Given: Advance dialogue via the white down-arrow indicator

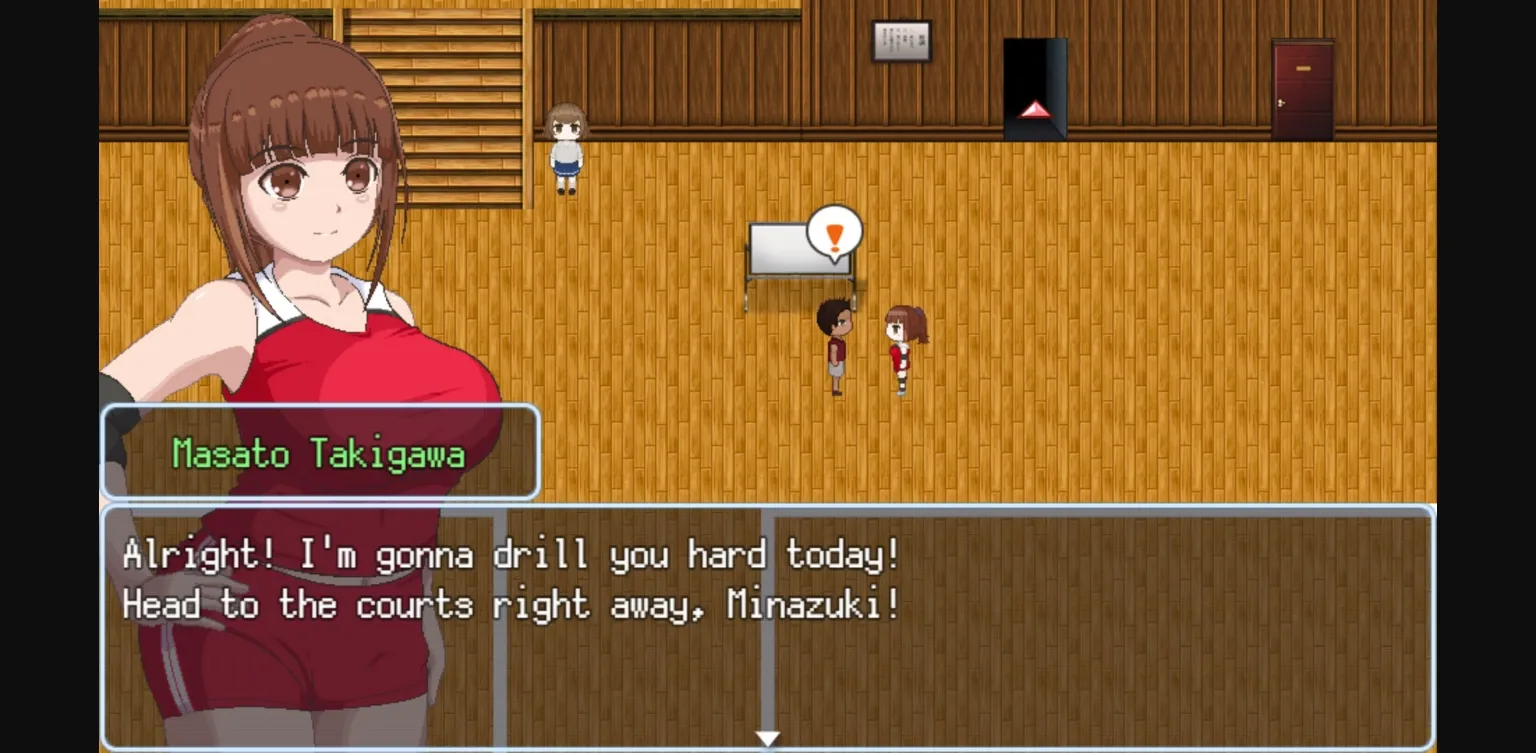Looking at the screenshot, I should pos(768,738).
